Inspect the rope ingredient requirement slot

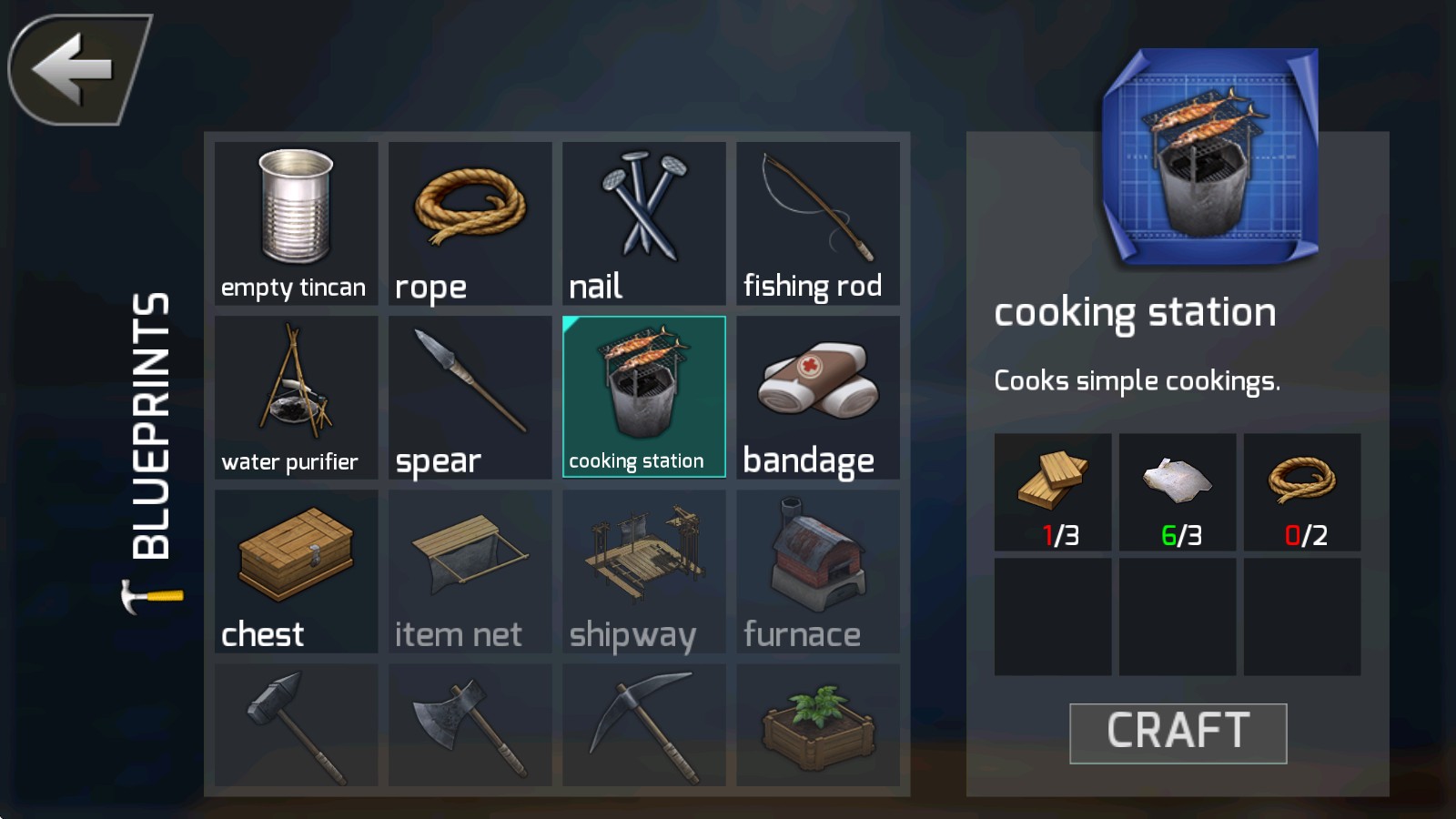[1302, 492]
